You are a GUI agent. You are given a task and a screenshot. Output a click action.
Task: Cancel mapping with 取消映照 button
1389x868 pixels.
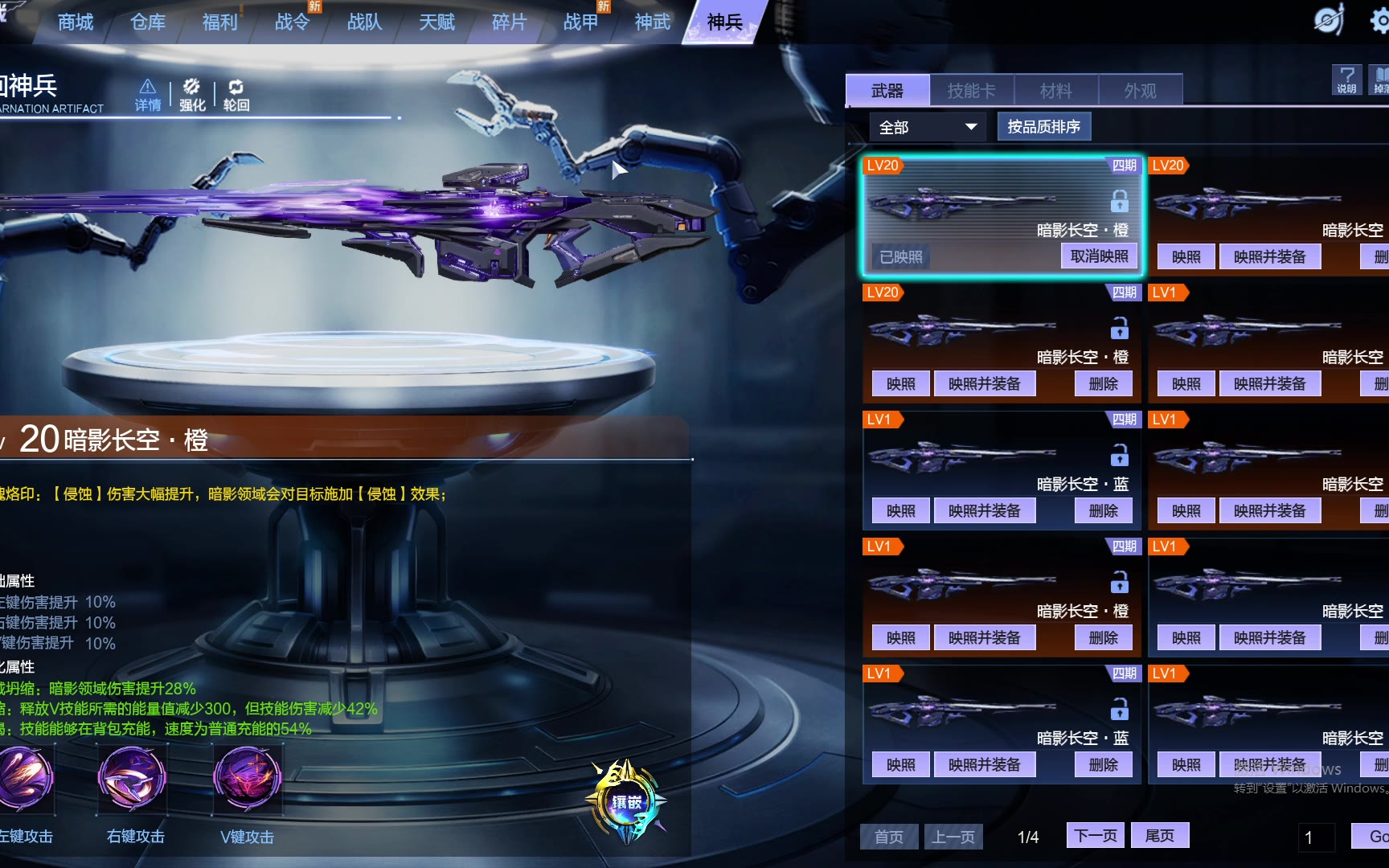1099,256
